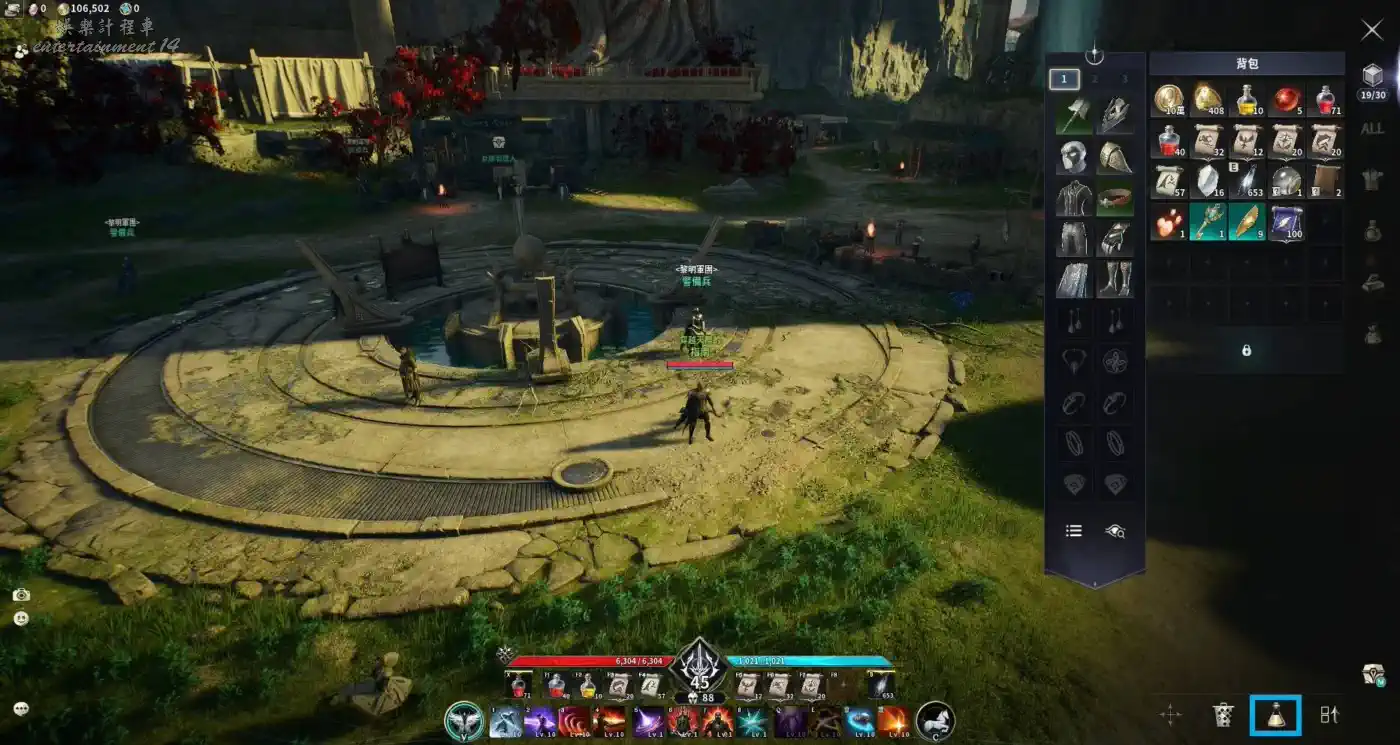Screen dimensions: 1400x745
Task: Sort the backpack with the sort button
Action: point(1329,715)
